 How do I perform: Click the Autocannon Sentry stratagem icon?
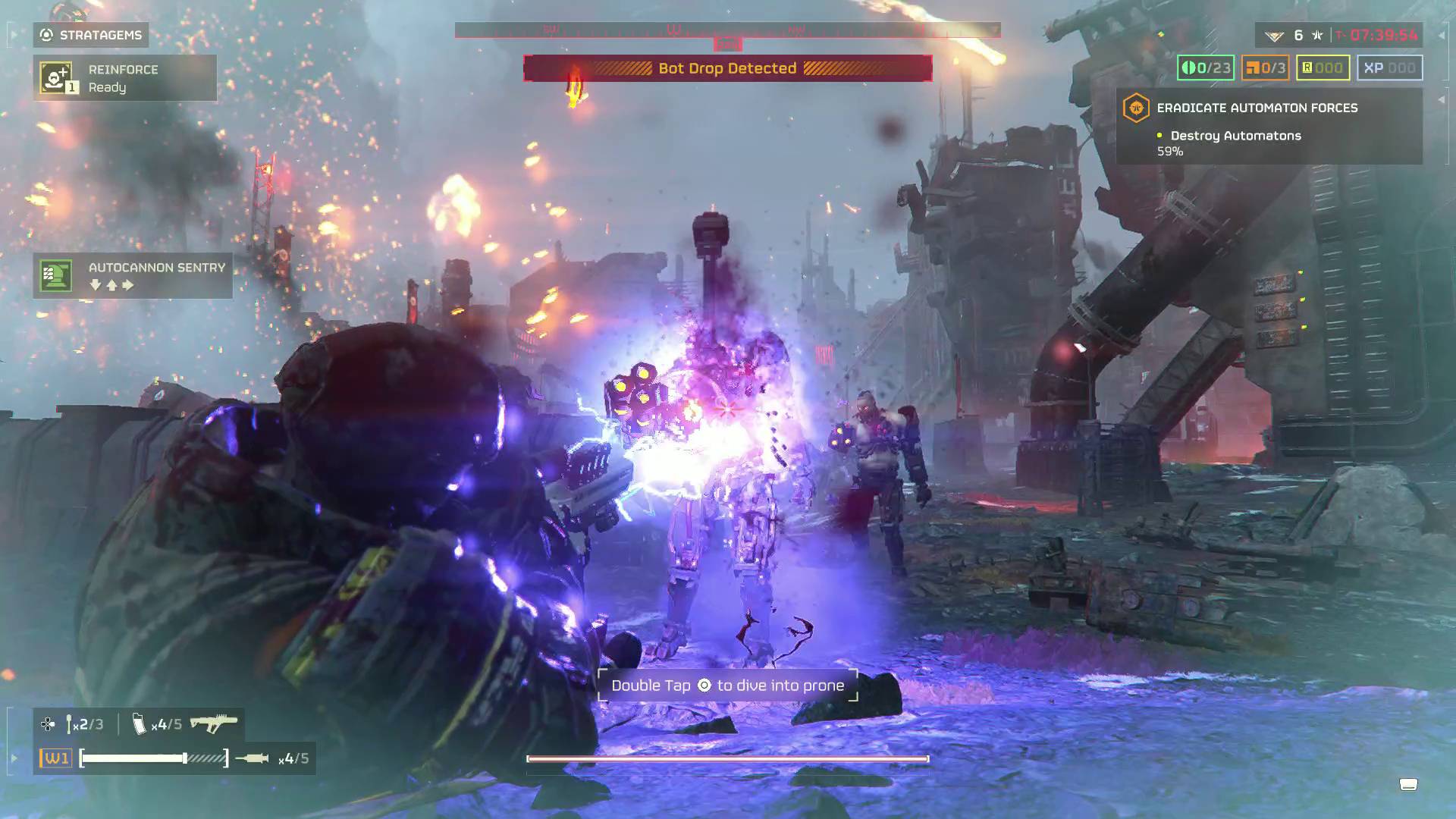(55, 275)
